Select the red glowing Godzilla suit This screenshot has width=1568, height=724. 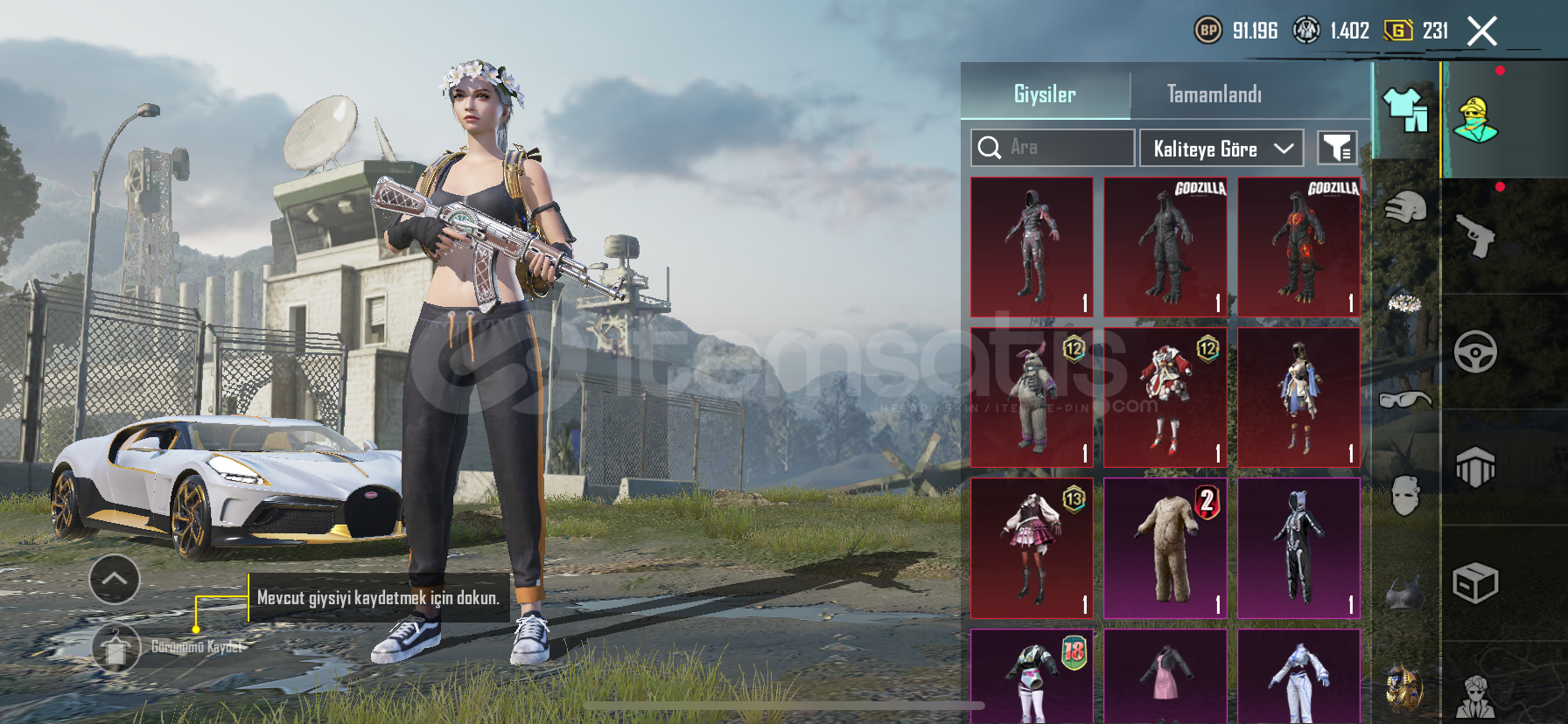coord(1298,247)
